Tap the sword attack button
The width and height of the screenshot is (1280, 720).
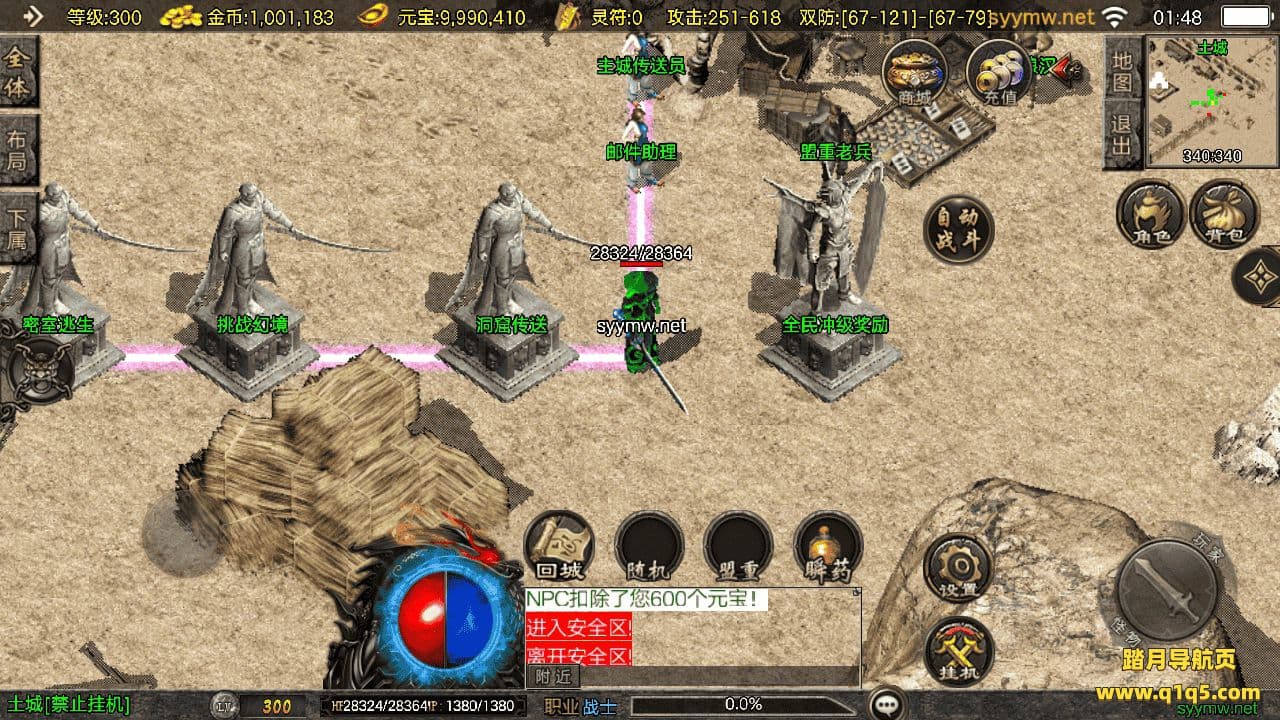point(1166,591)
